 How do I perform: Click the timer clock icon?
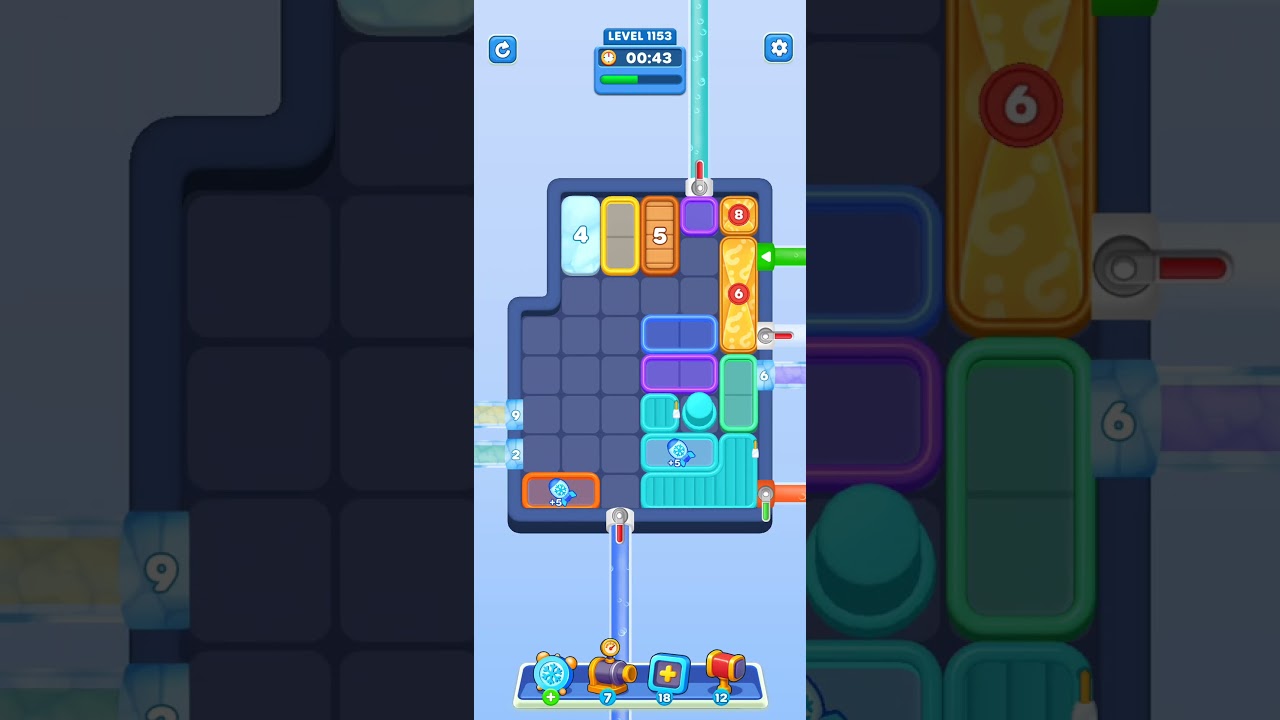pos(609,58)
